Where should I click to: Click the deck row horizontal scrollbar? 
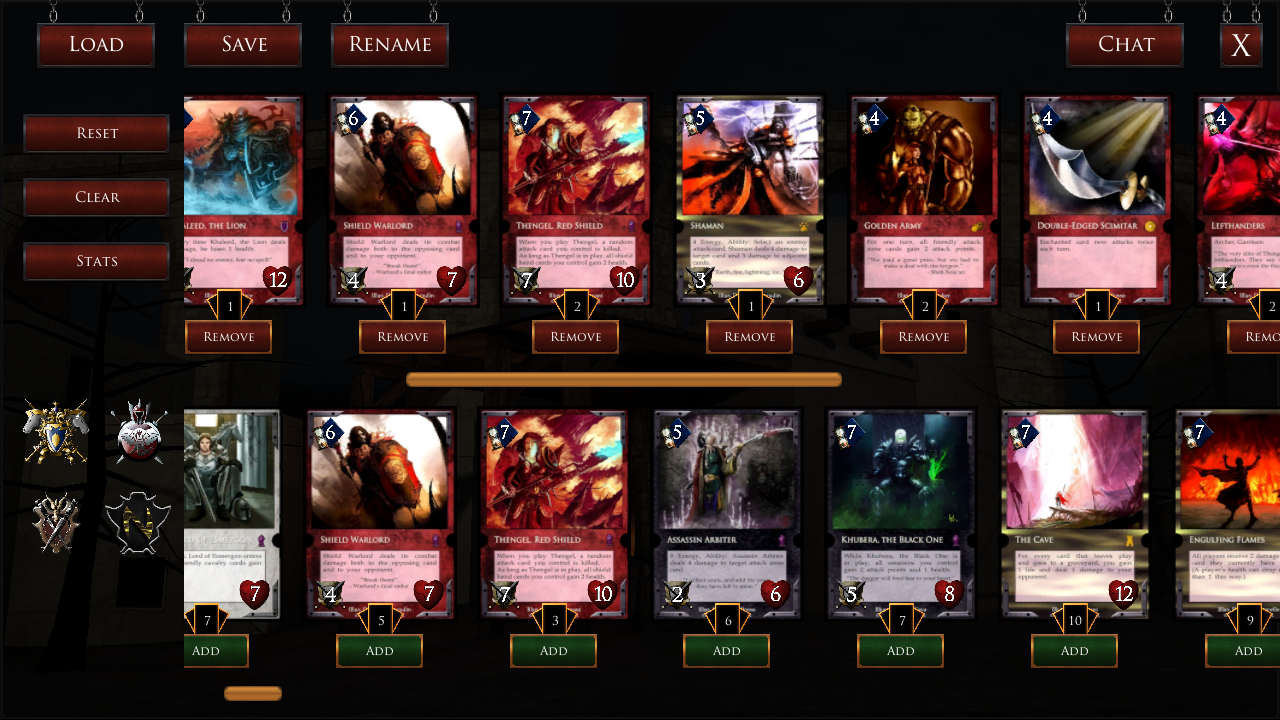[624, 380]
